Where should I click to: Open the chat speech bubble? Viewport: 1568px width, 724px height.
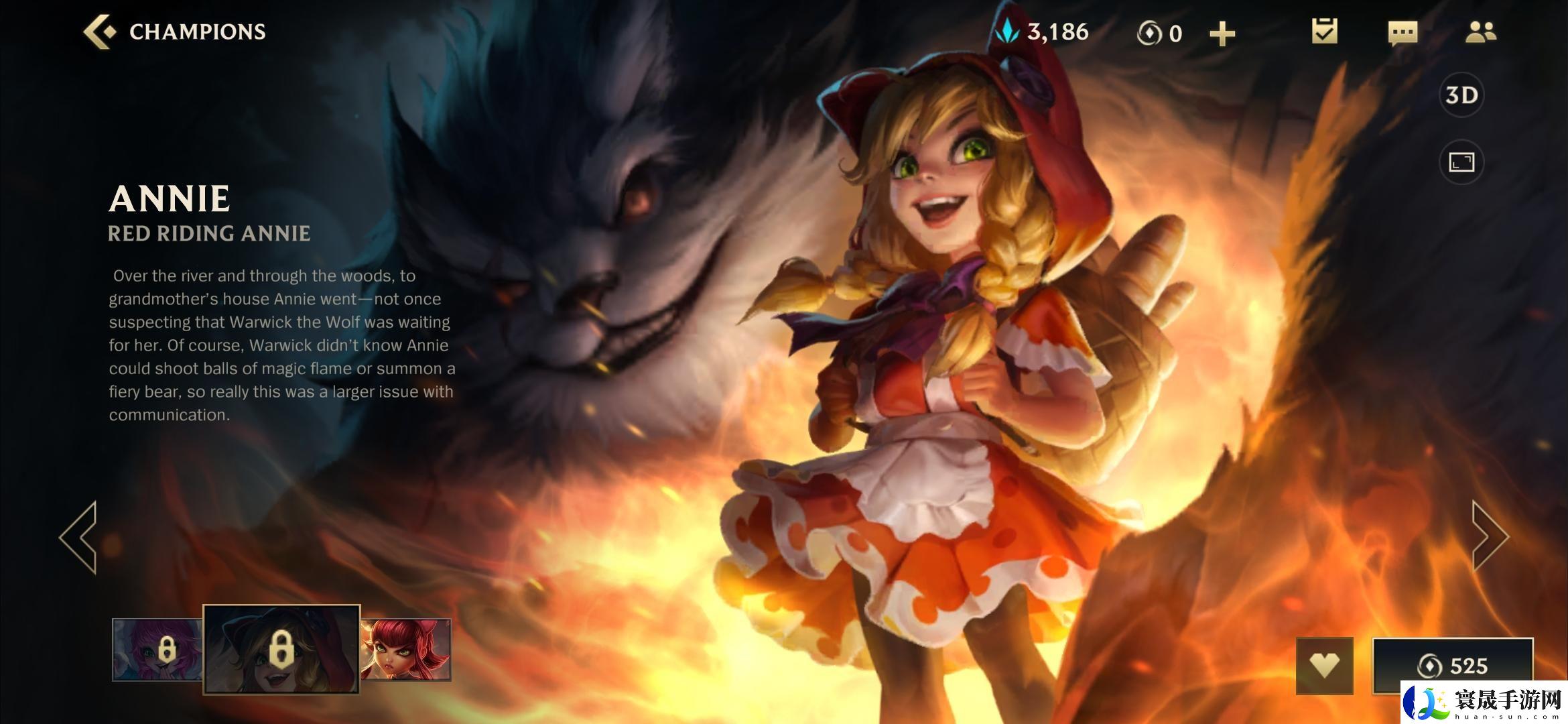1402,32
